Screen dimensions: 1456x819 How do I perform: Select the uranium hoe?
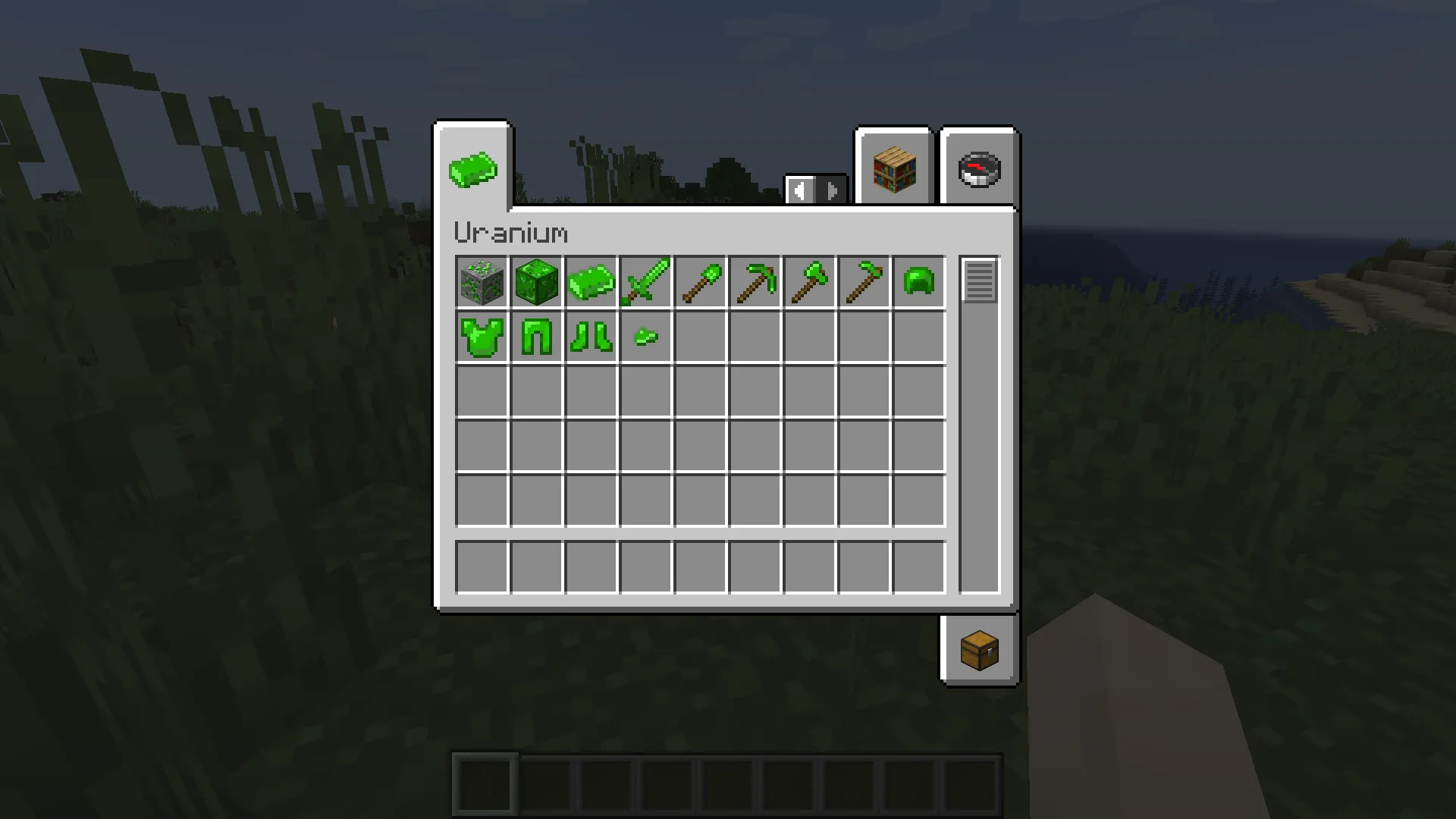pyautogui.click(x=863, y=282)
